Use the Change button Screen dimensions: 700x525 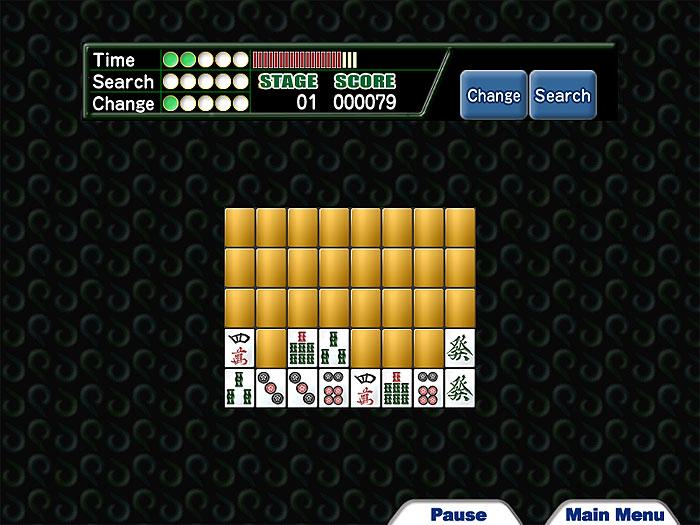pyautogui.click(x=493, y=96)
